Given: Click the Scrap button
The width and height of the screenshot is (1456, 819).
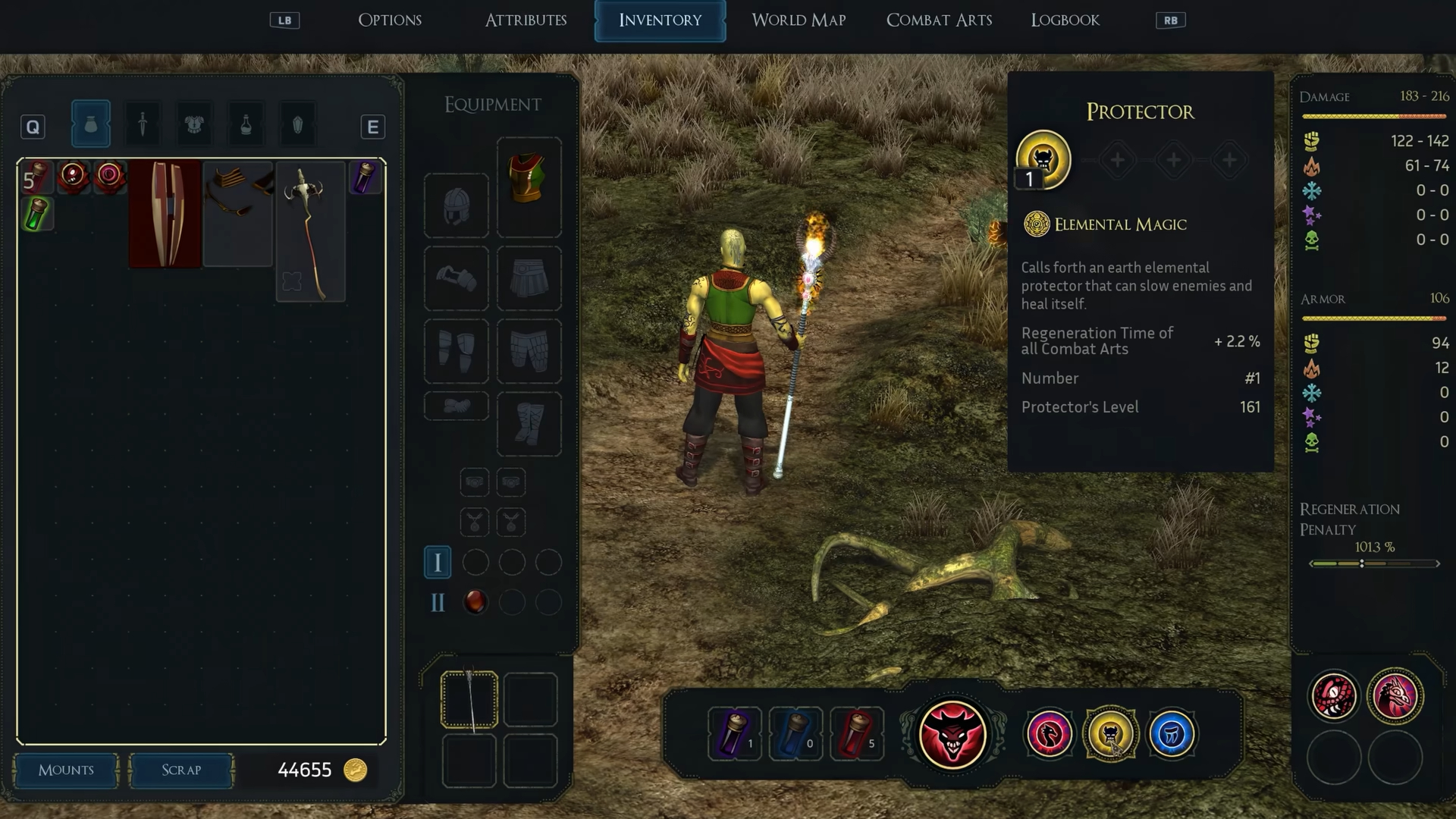Looking at the screenshot, I should [181, 770].
